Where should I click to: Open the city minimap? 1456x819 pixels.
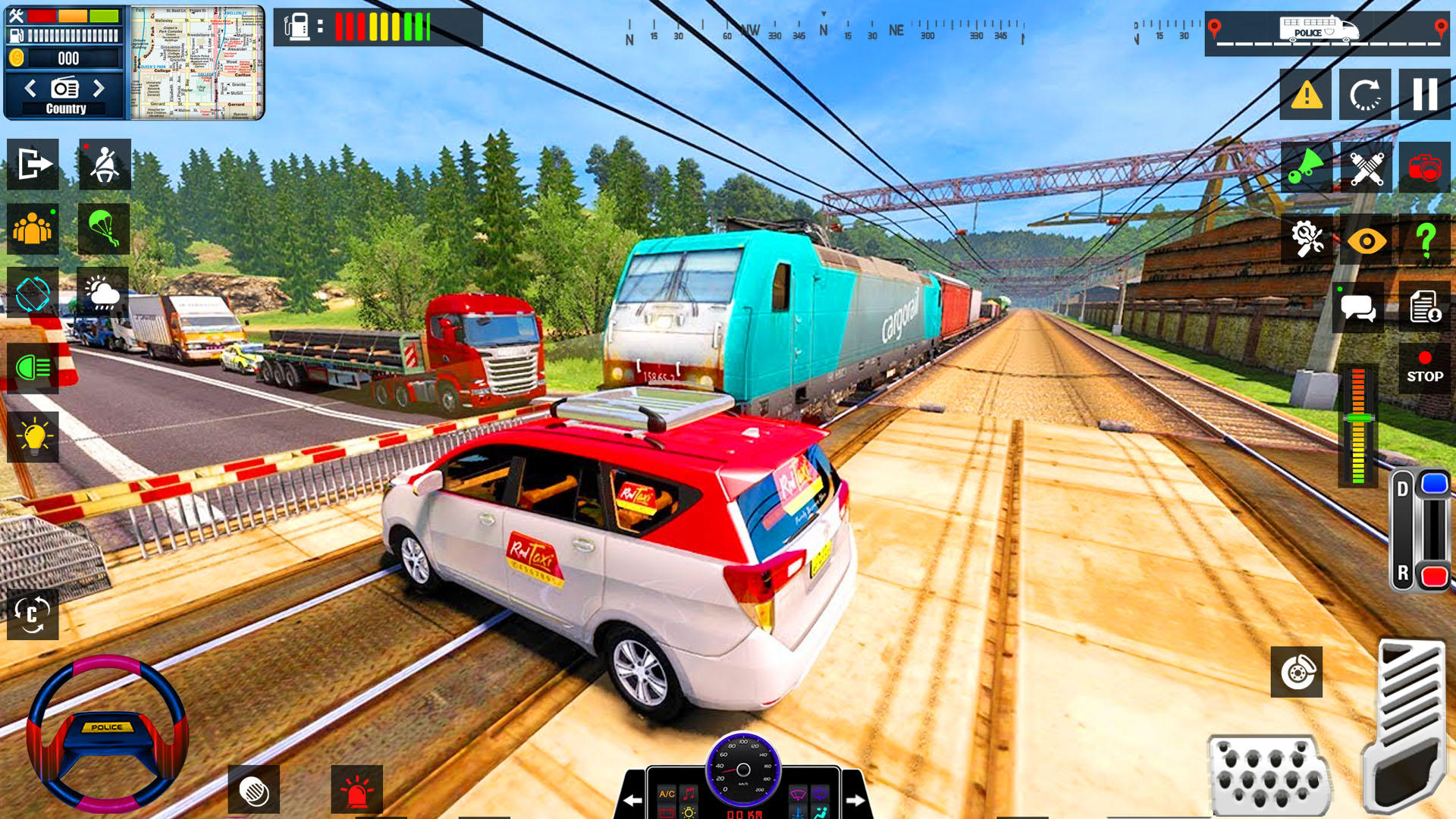(x=197, y=63)
